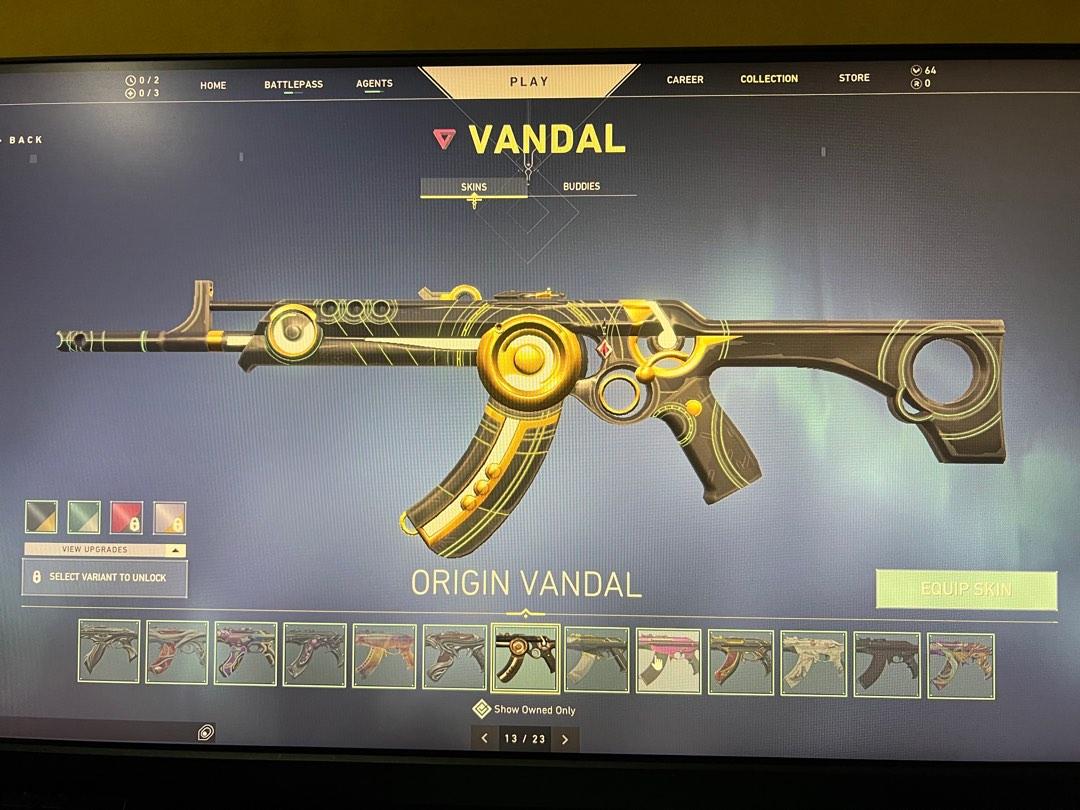Go to the next skin page arrow

pos(565,739)
